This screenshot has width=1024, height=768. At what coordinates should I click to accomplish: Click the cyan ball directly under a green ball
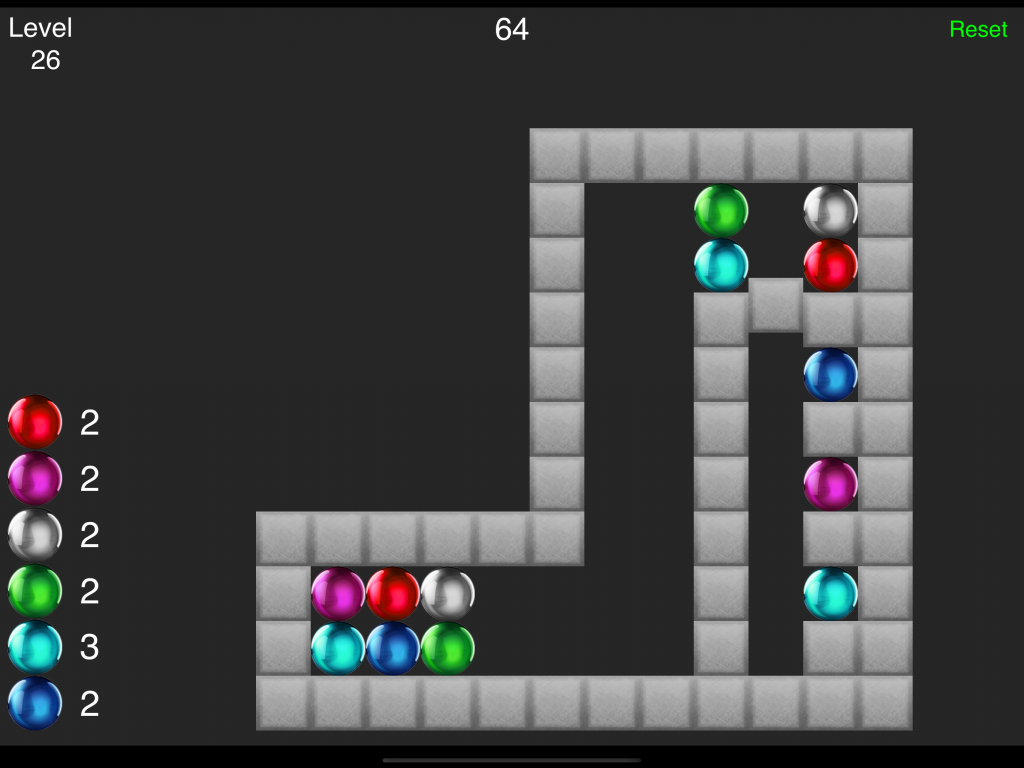pos(721,265)
